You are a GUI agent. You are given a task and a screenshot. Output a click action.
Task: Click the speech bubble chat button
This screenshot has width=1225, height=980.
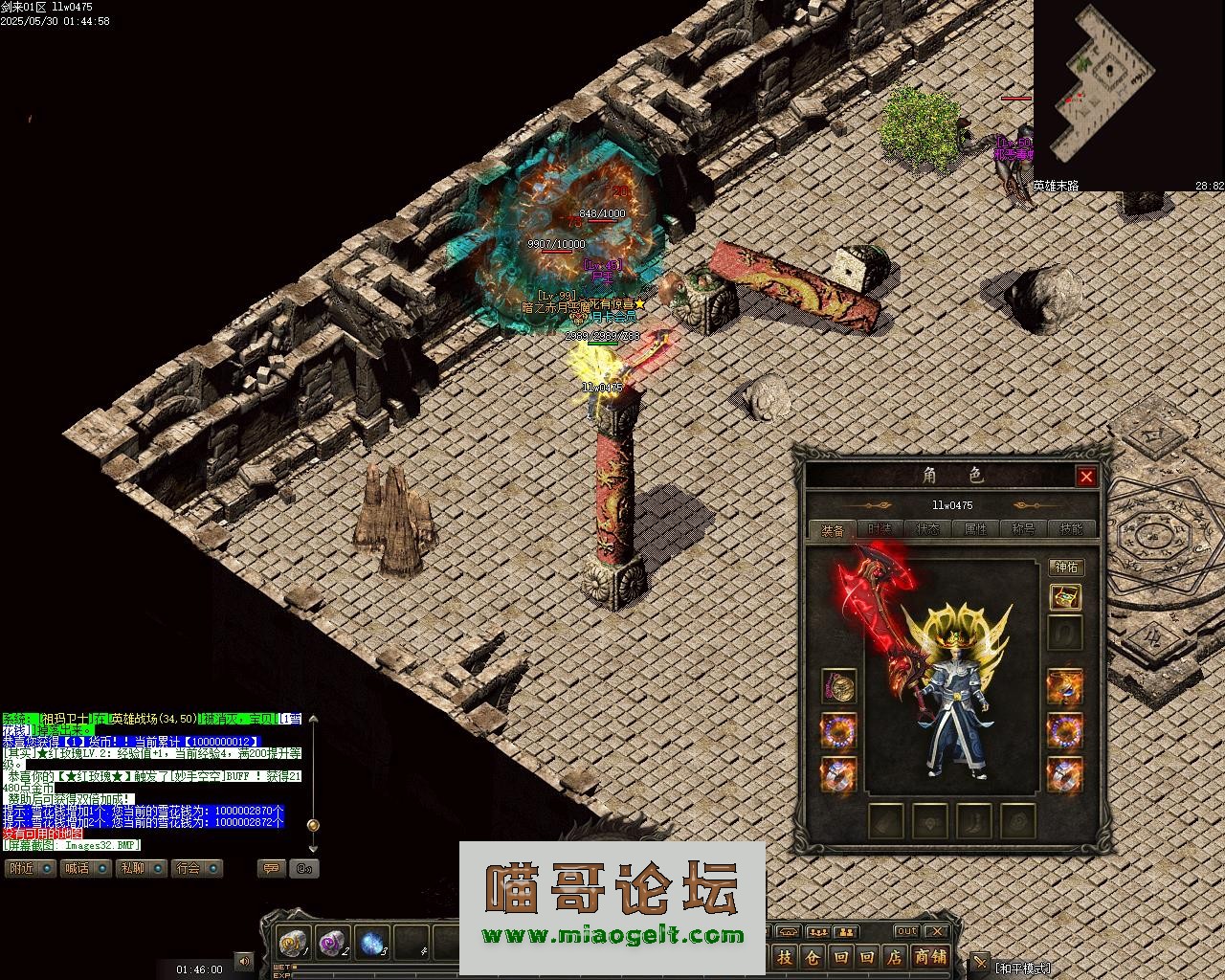point(272,868)
